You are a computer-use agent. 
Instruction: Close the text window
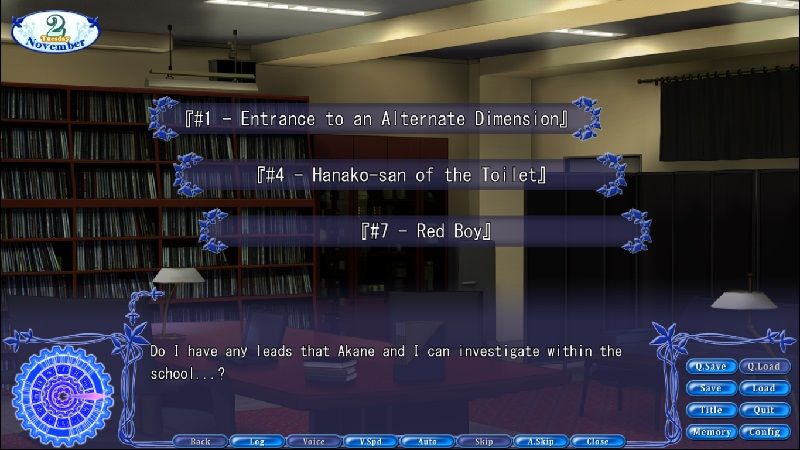coord(598,441)
